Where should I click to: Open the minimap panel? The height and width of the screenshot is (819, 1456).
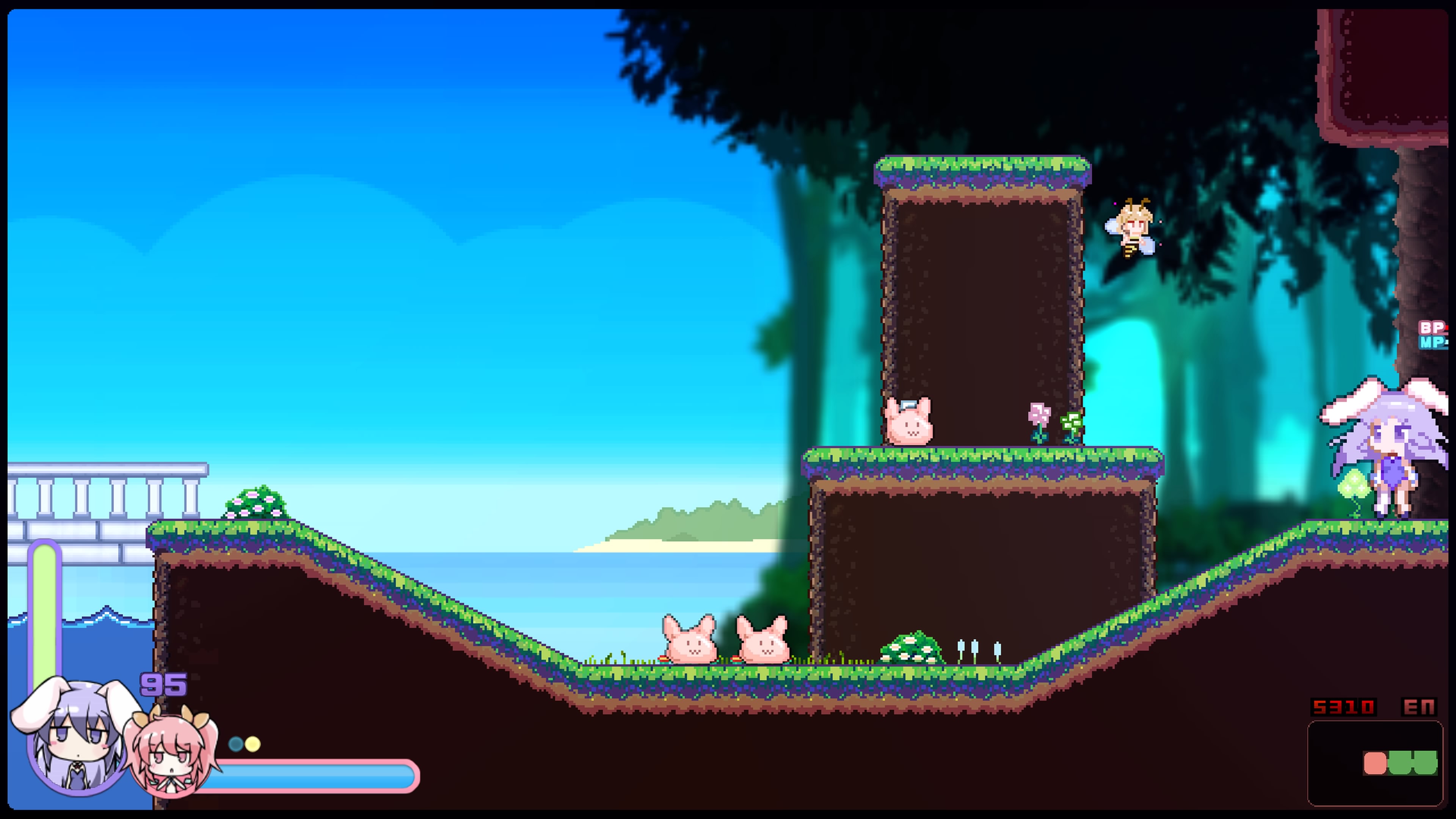point(1374,763)
